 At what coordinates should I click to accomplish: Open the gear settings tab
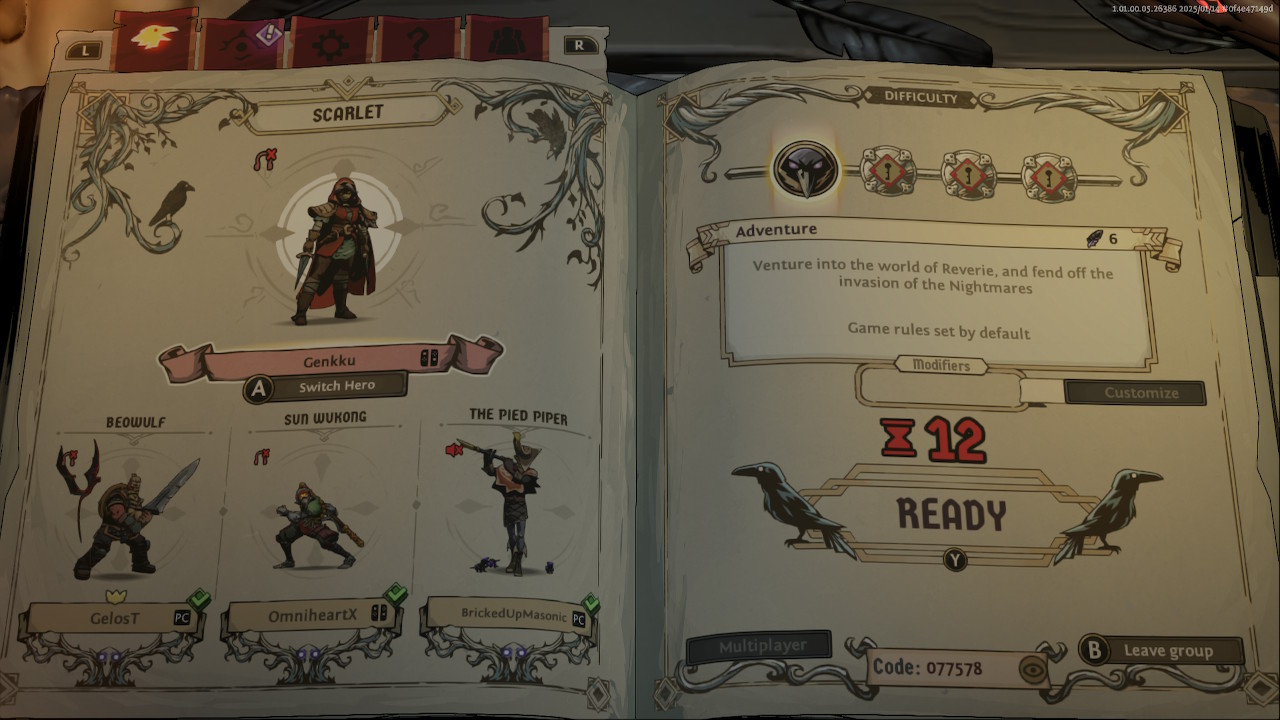coord(329,45)
